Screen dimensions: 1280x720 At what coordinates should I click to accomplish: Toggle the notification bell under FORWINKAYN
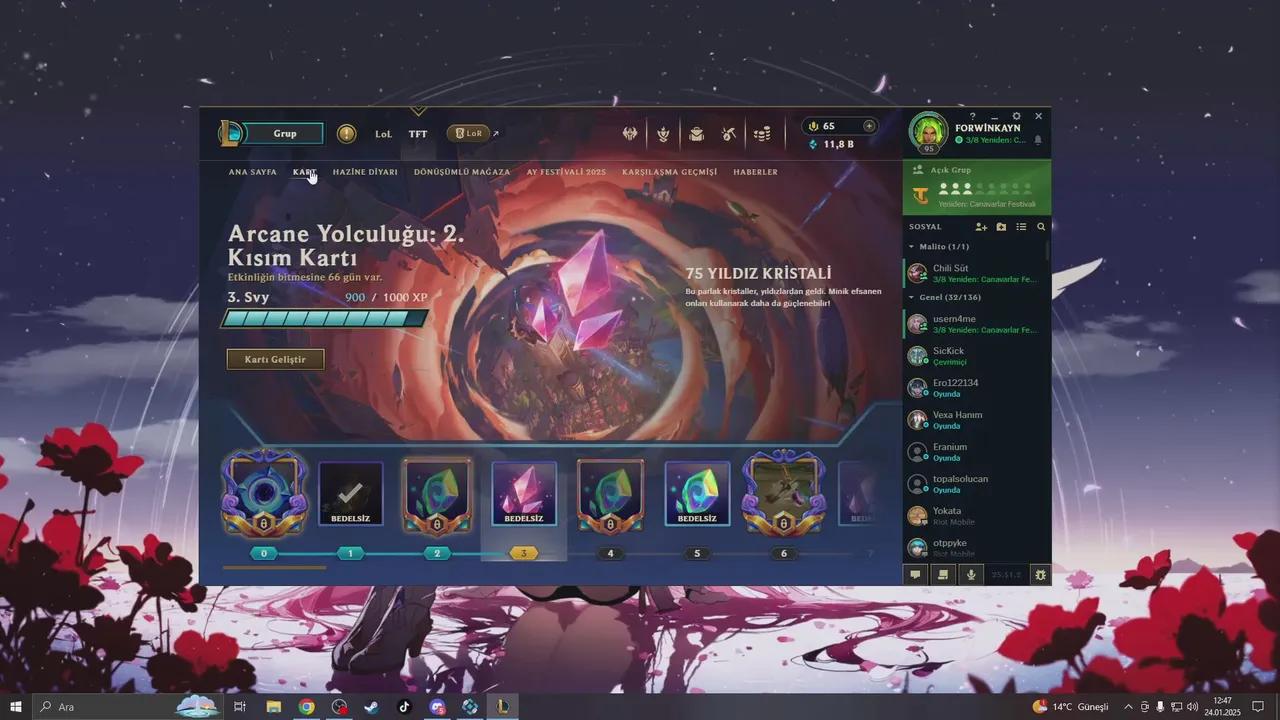(x=1037, y=139)
